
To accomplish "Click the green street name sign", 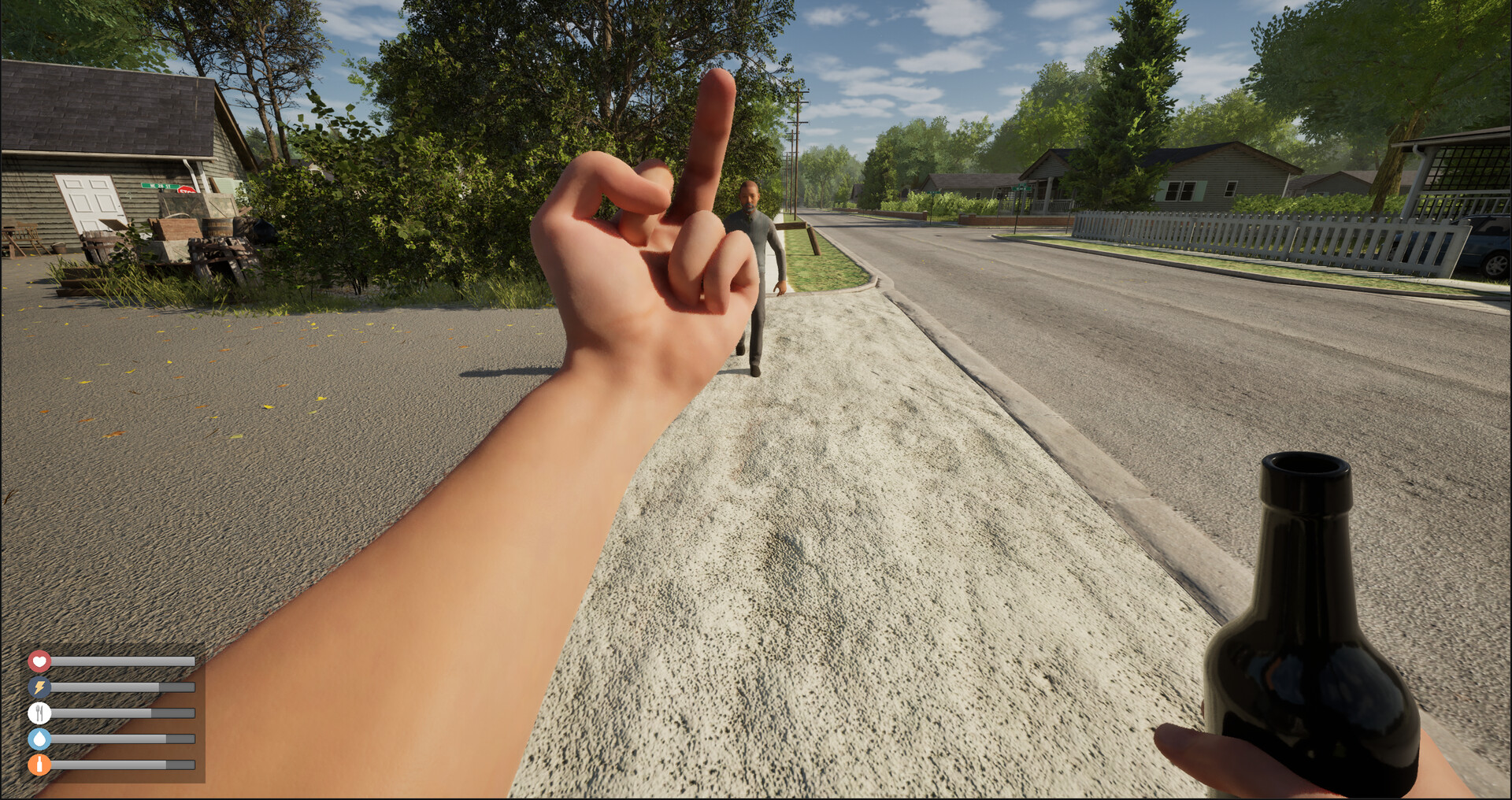I will (x=160, y=185).
